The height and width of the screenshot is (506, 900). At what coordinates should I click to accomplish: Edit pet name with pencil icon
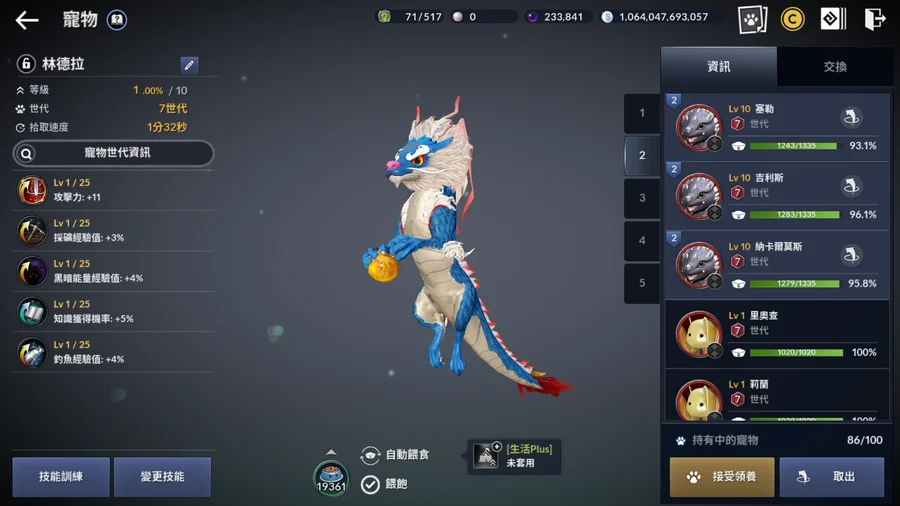click(189, 65)
